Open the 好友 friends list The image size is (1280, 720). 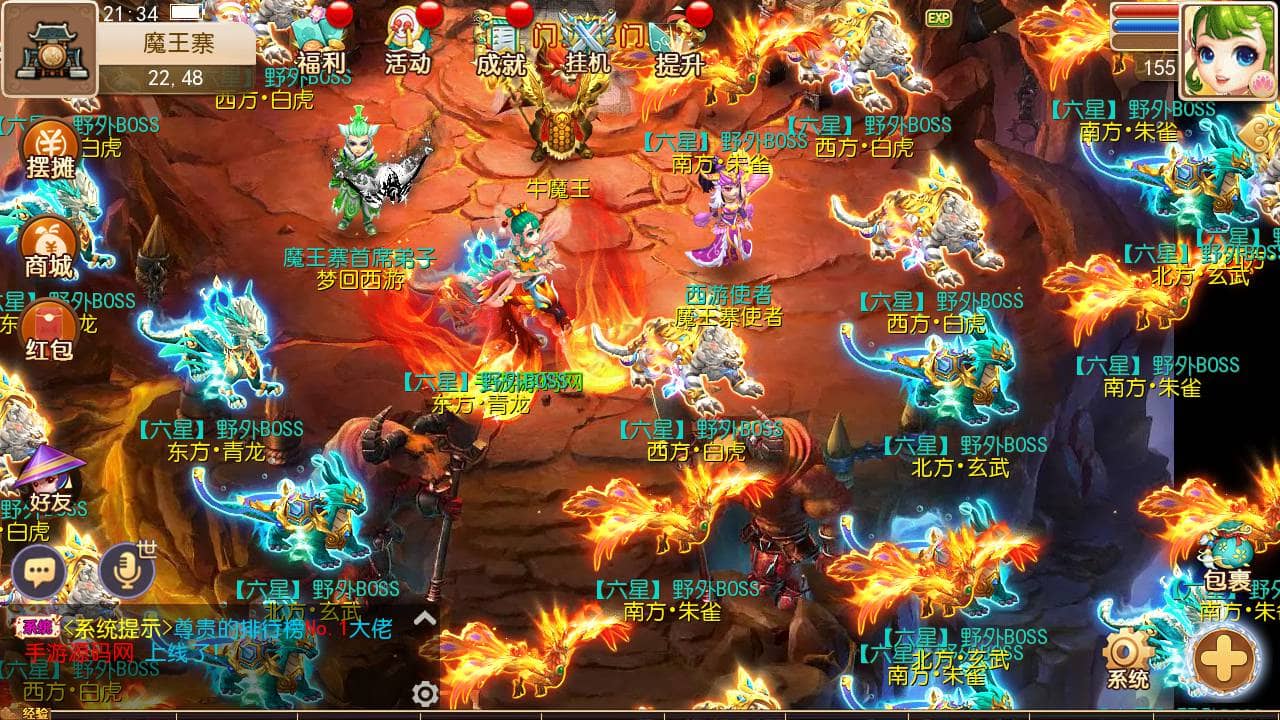pyautogui.click(x=48, y=482)
